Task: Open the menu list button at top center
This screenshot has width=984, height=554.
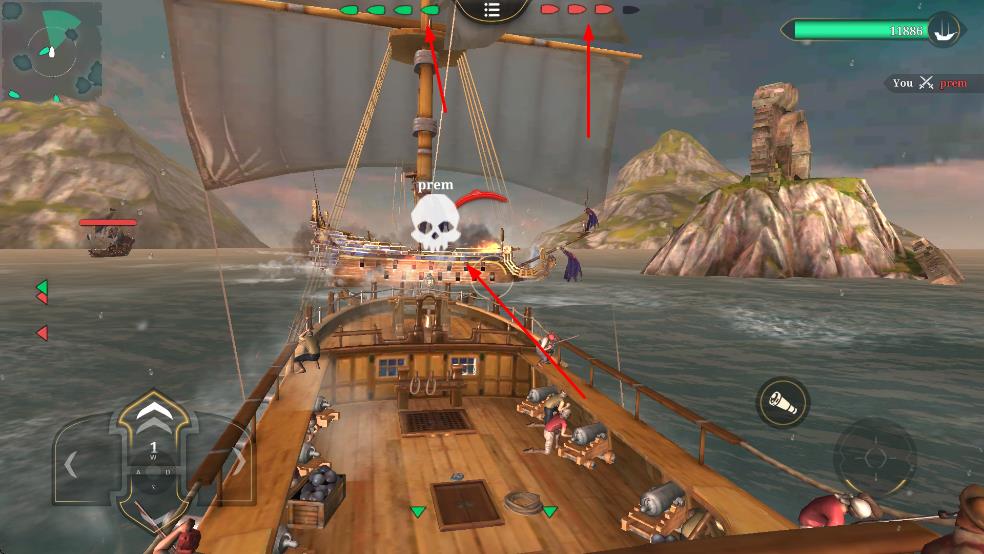Action: [x=492, y=10]
